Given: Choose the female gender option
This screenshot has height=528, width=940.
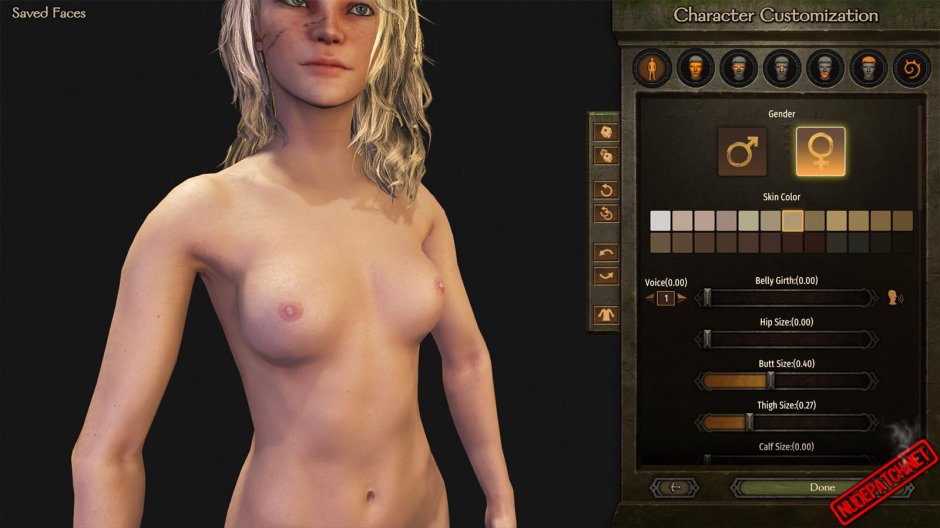Looking at the screenshot, I should coord(820,151).
